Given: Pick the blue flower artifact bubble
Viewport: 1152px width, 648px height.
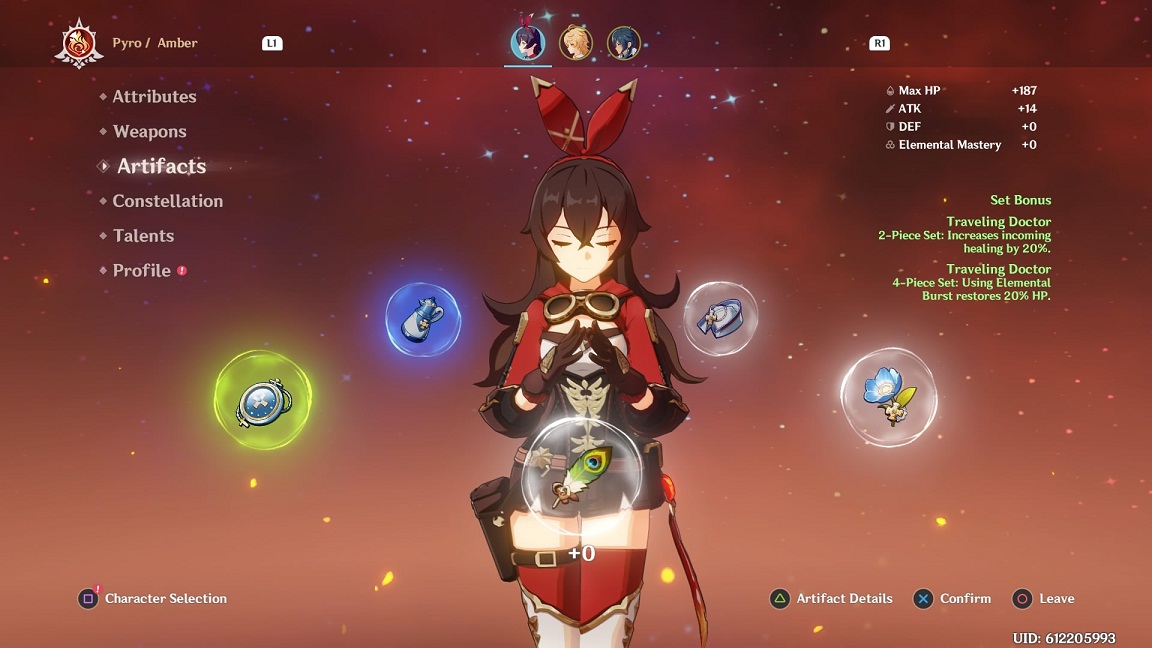Looking at the screenshot, I should pyautogui.click(x=889, y=397).
